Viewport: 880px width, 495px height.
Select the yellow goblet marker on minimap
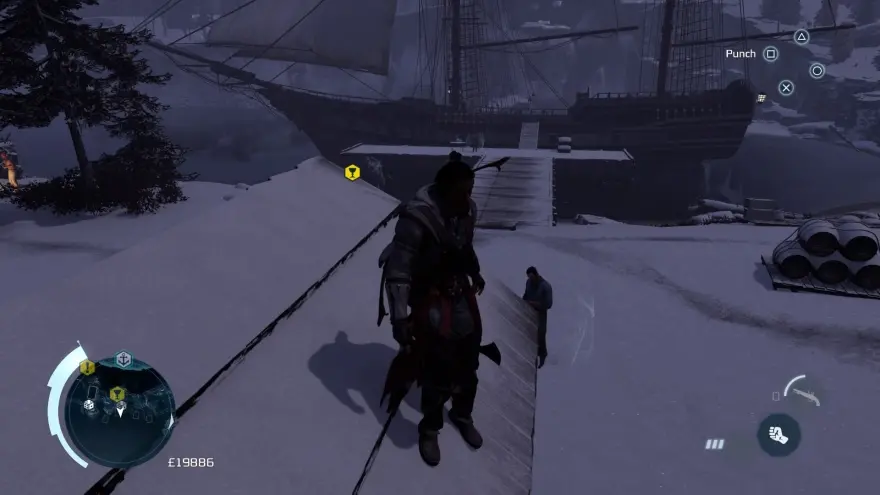click(x=117, y=393)
